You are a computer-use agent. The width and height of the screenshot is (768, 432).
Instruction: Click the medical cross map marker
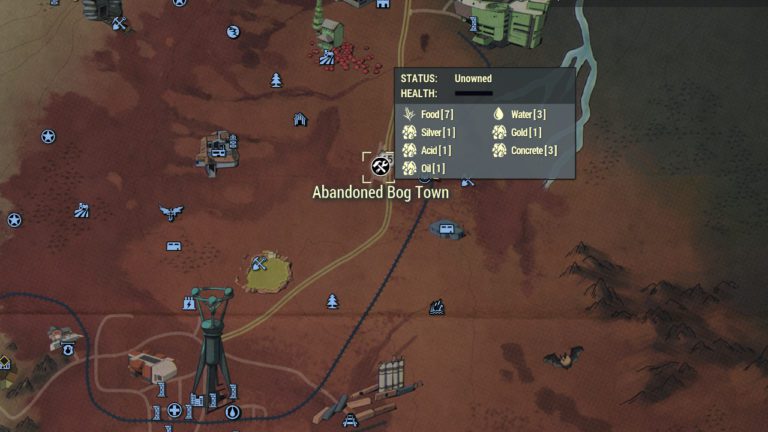pyautogui.click(x=174, y=410)
